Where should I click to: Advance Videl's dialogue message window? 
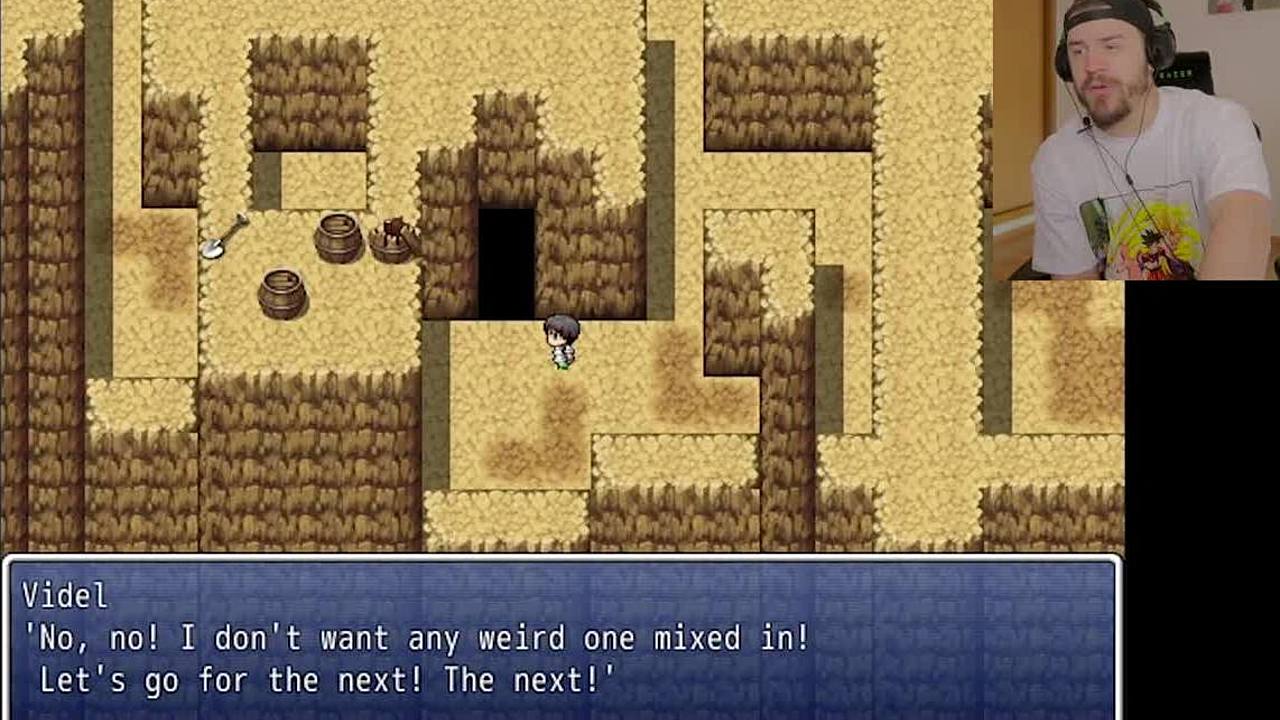[560, 638]
